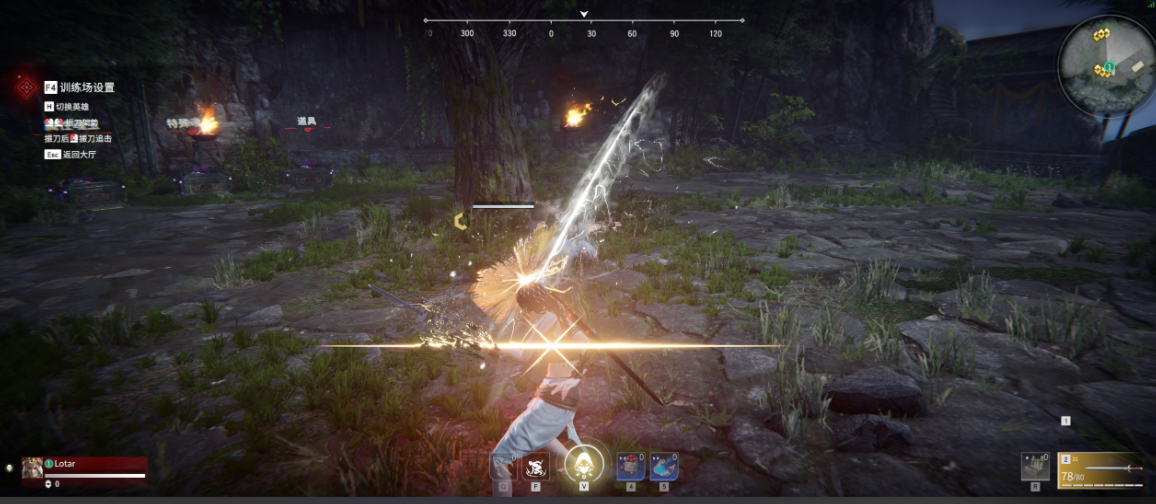This screenshot has height=504, width=1156.
Task: Open 训练场设置 training ground settings
Action: [x=86, y=88]
